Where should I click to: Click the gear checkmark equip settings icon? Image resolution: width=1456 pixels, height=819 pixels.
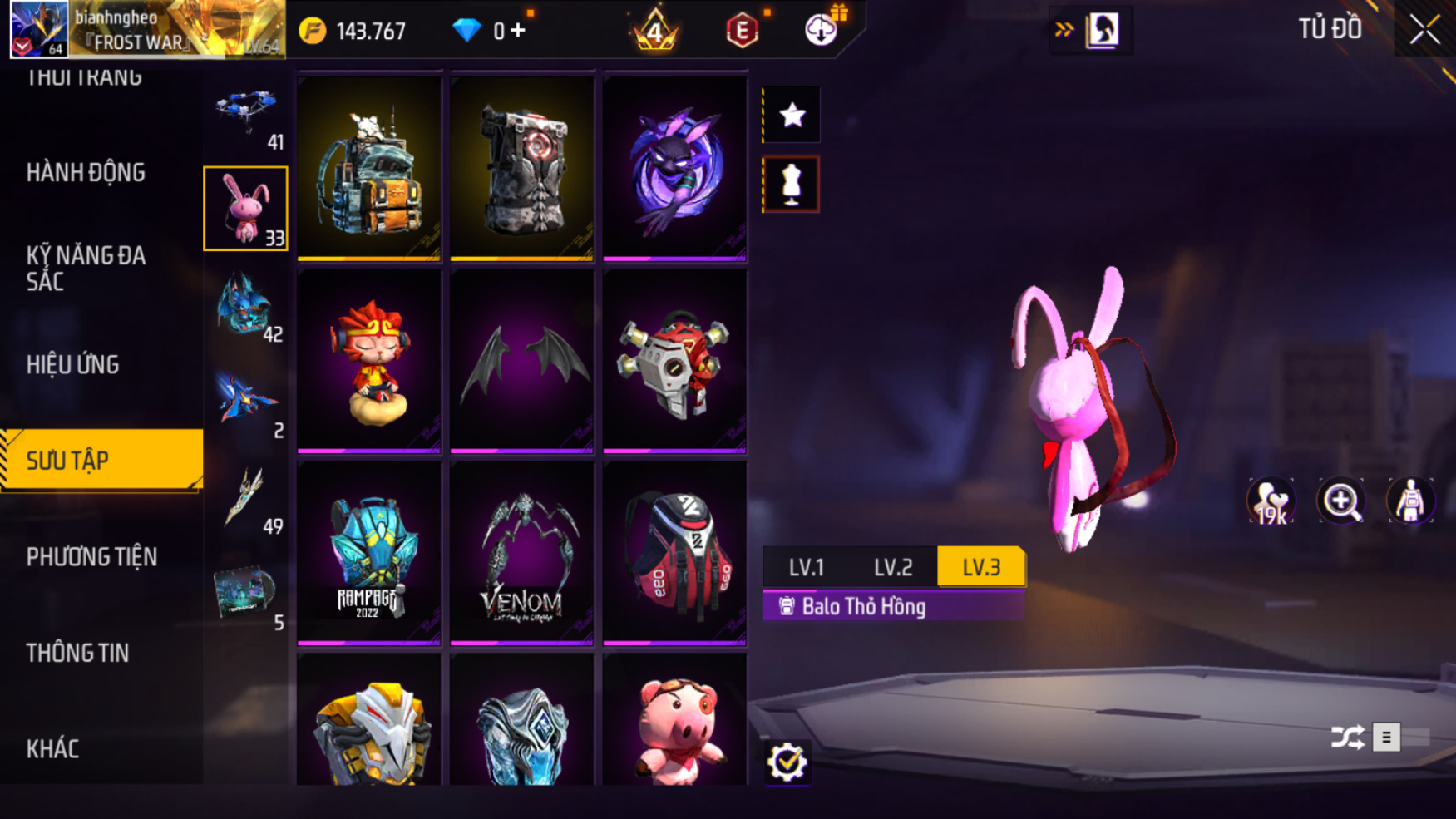(786, 762)
